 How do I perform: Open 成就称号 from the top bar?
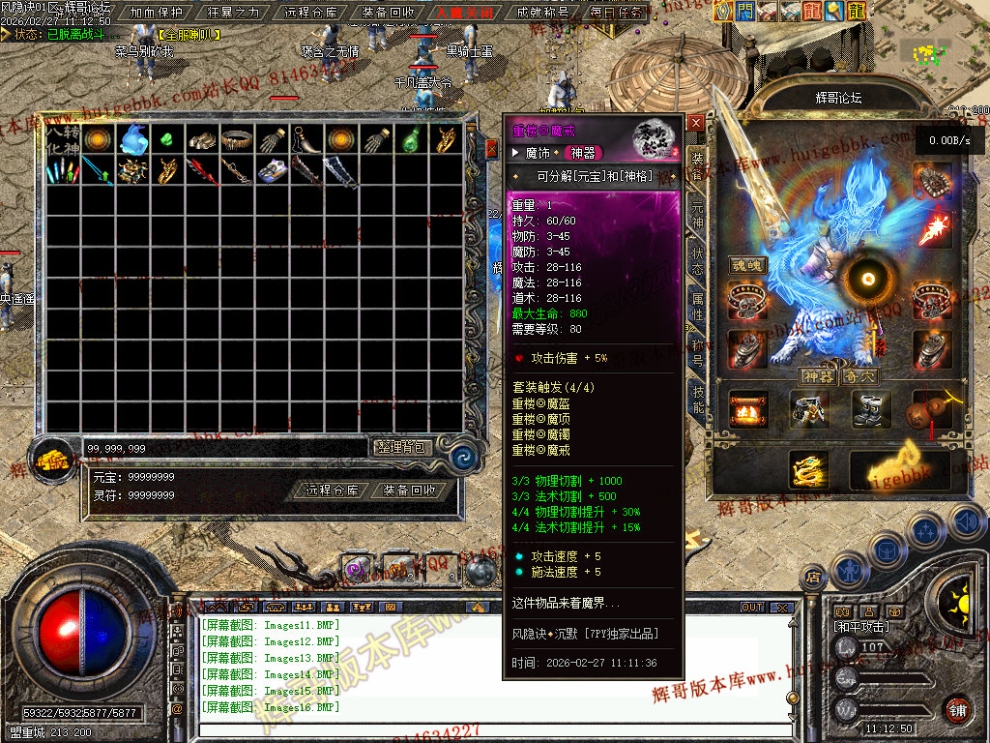pyautogui.click(x=542, y=12)
